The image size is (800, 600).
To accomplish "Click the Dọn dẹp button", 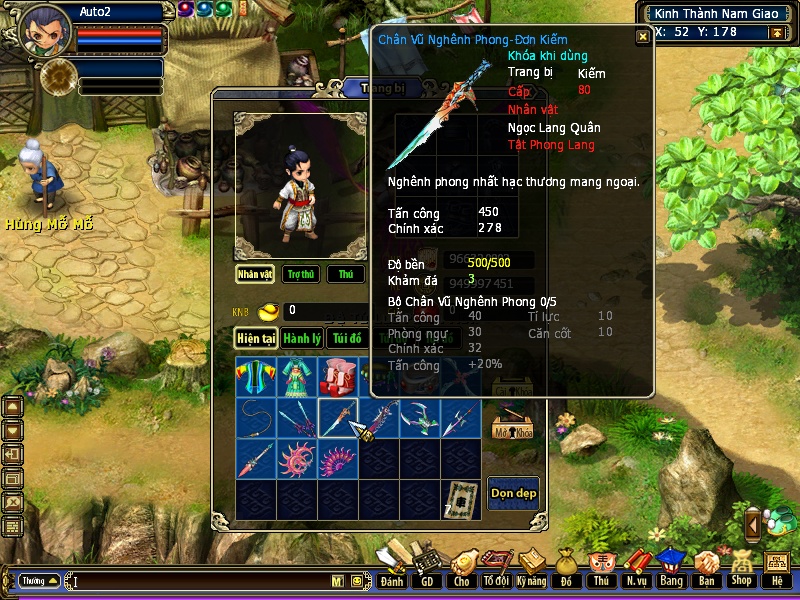I will 513,493.
